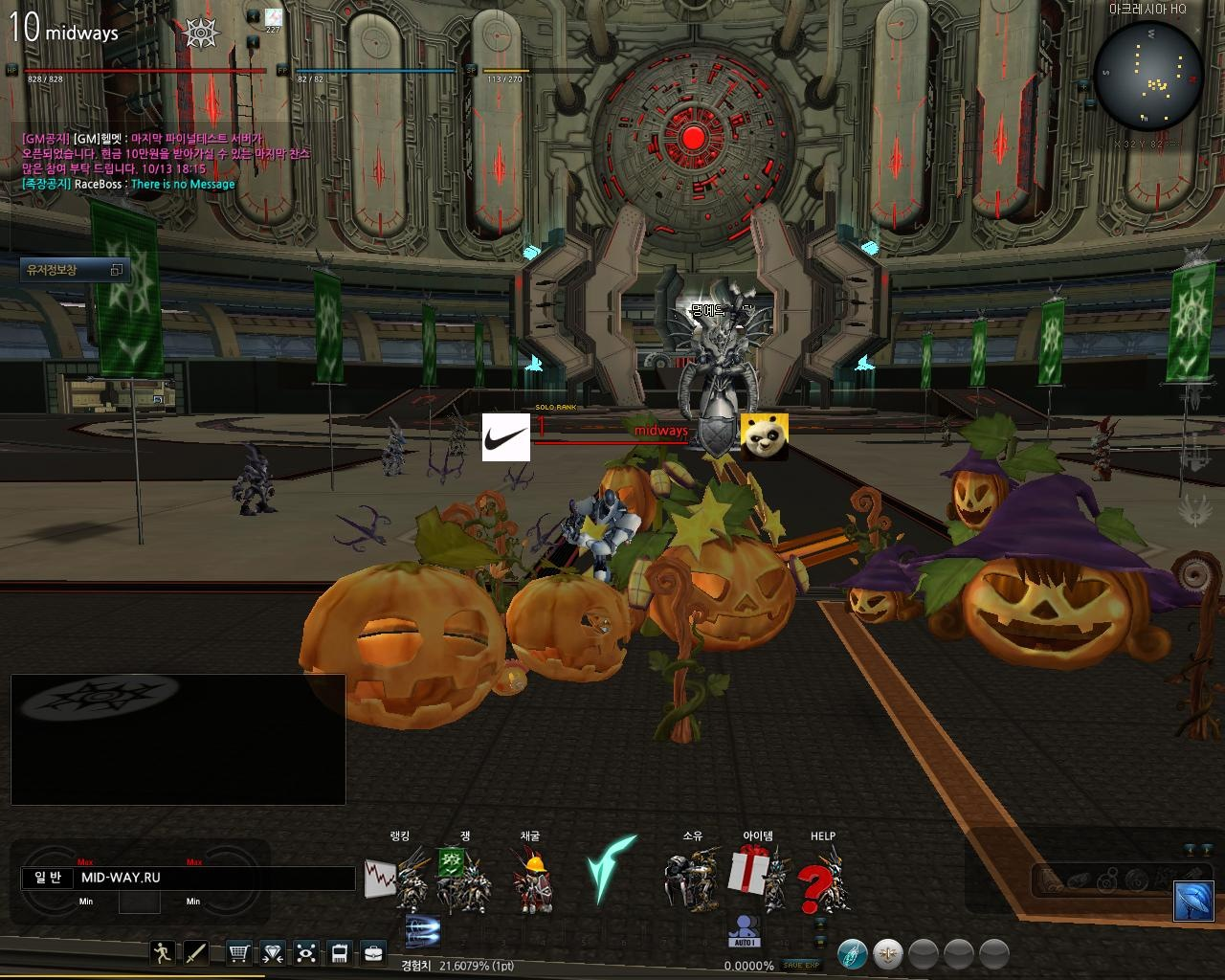The height and width of the screenshot is (980, 1225).
Task: Open the briefcase inventory button
Action: (x=372, y=952)
